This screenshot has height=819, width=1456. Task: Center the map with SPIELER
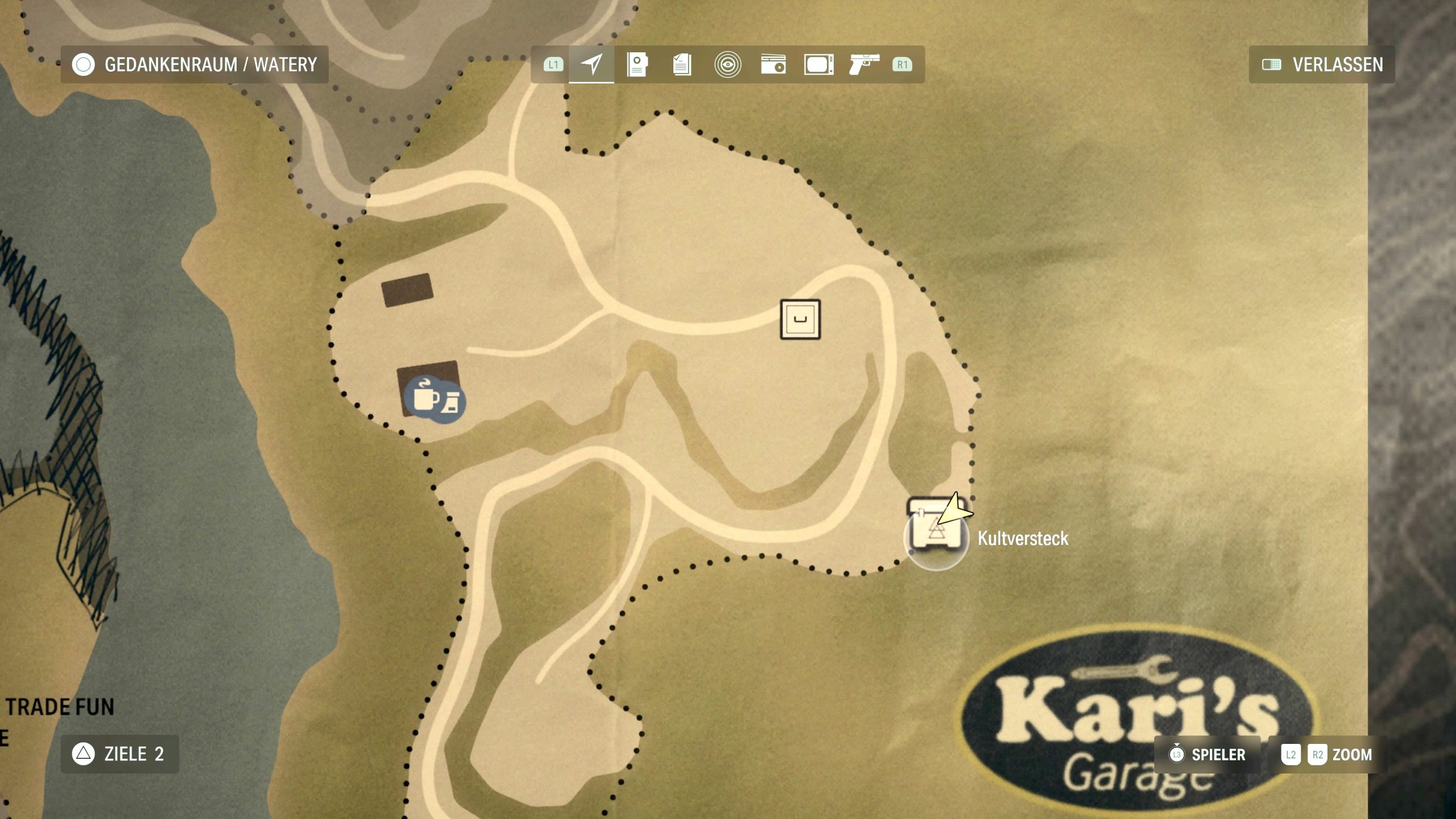point(1207,755)
